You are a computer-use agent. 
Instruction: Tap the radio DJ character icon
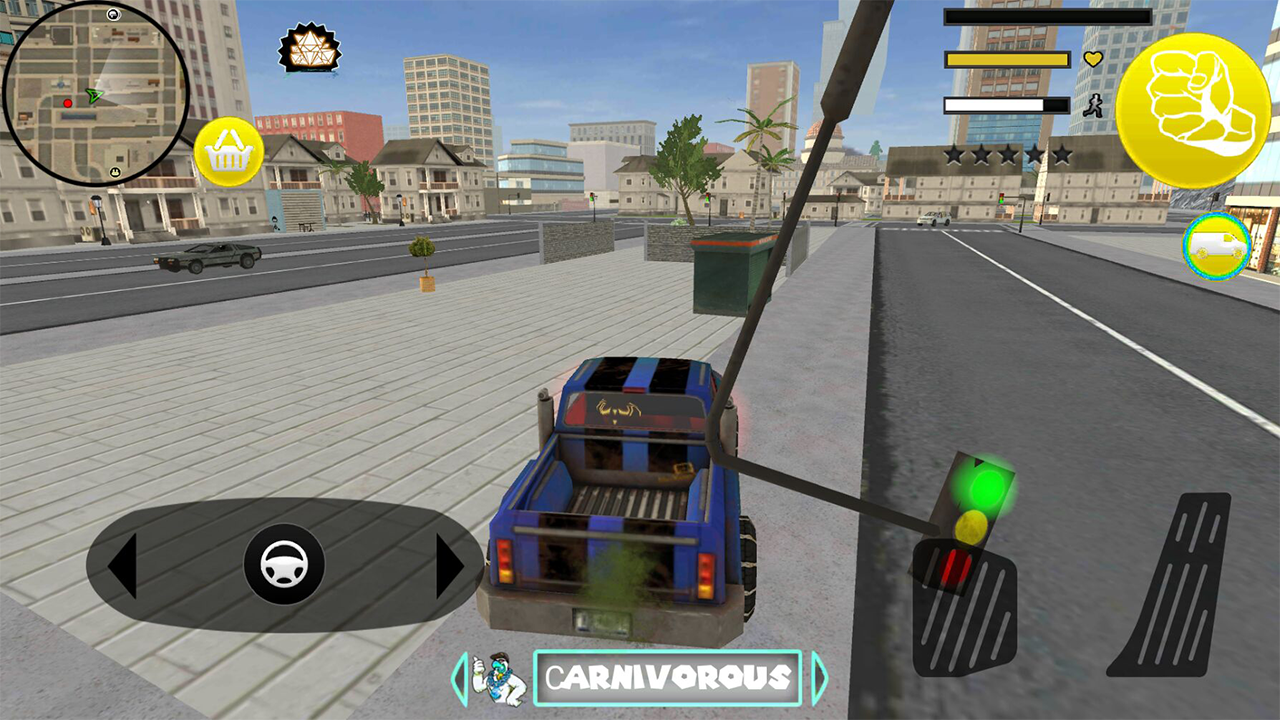click(499, 678)
